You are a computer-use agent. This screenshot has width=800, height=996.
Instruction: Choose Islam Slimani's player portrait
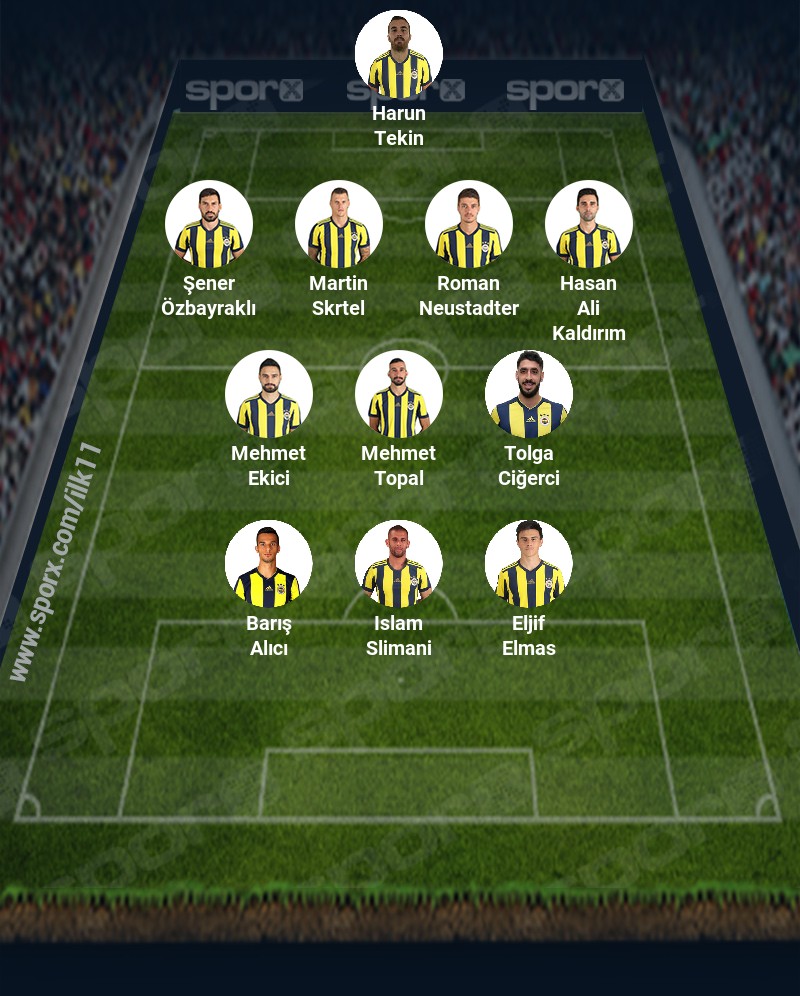point(399,564)
